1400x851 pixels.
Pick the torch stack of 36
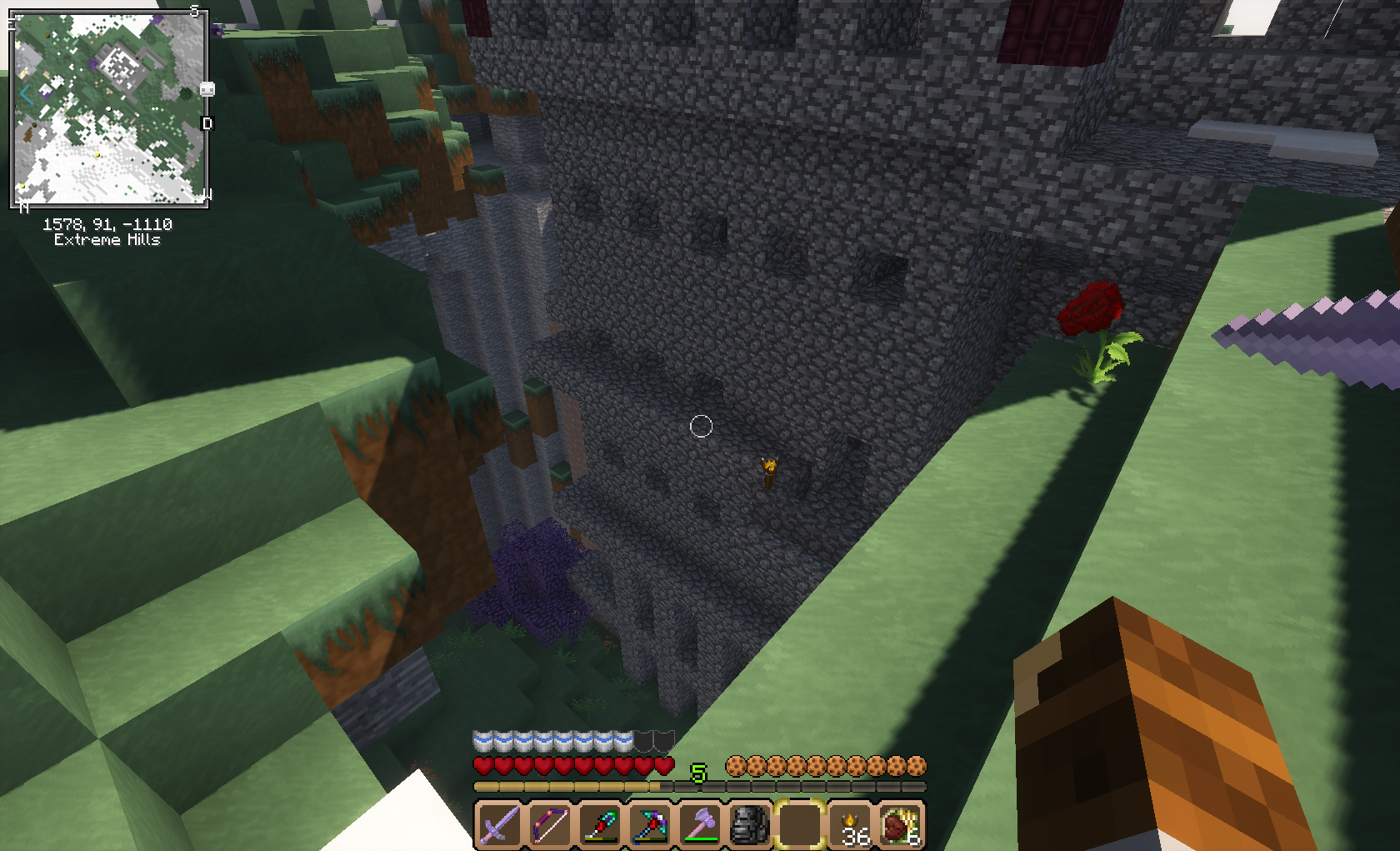coord(851,824)
